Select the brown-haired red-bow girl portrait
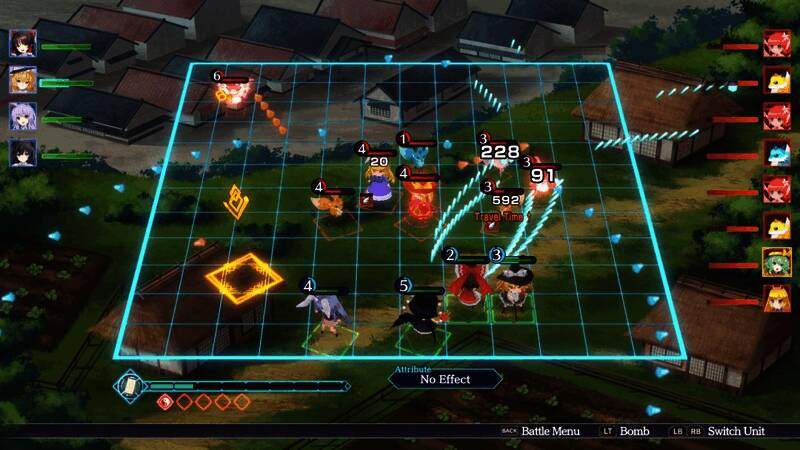 pos(22,43)
